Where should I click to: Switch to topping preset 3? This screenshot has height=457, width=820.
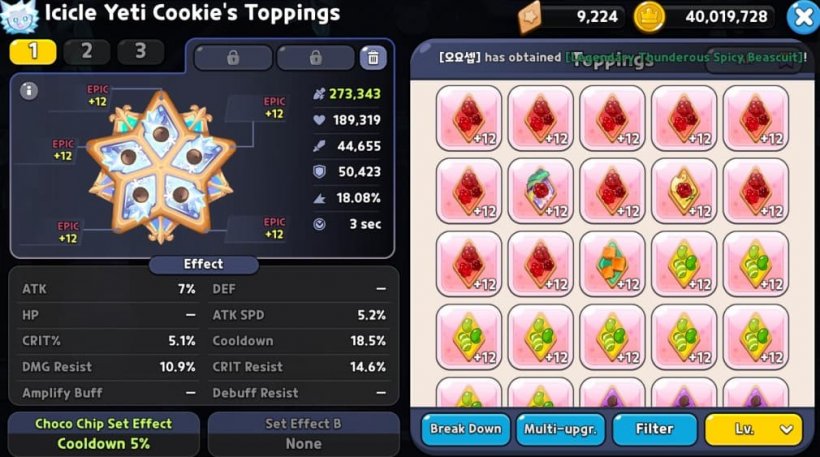[140, 51]
